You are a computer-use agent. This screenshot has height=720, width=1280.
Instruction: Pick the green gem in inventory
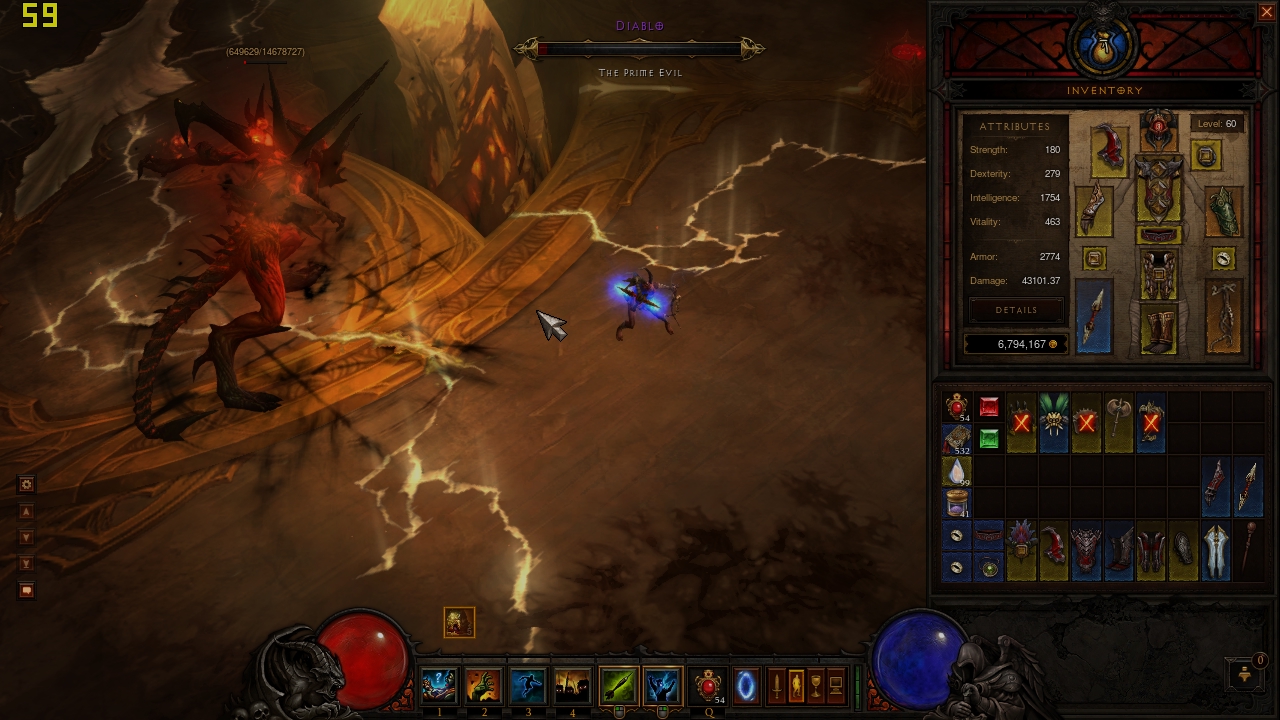tap(989, 438)
